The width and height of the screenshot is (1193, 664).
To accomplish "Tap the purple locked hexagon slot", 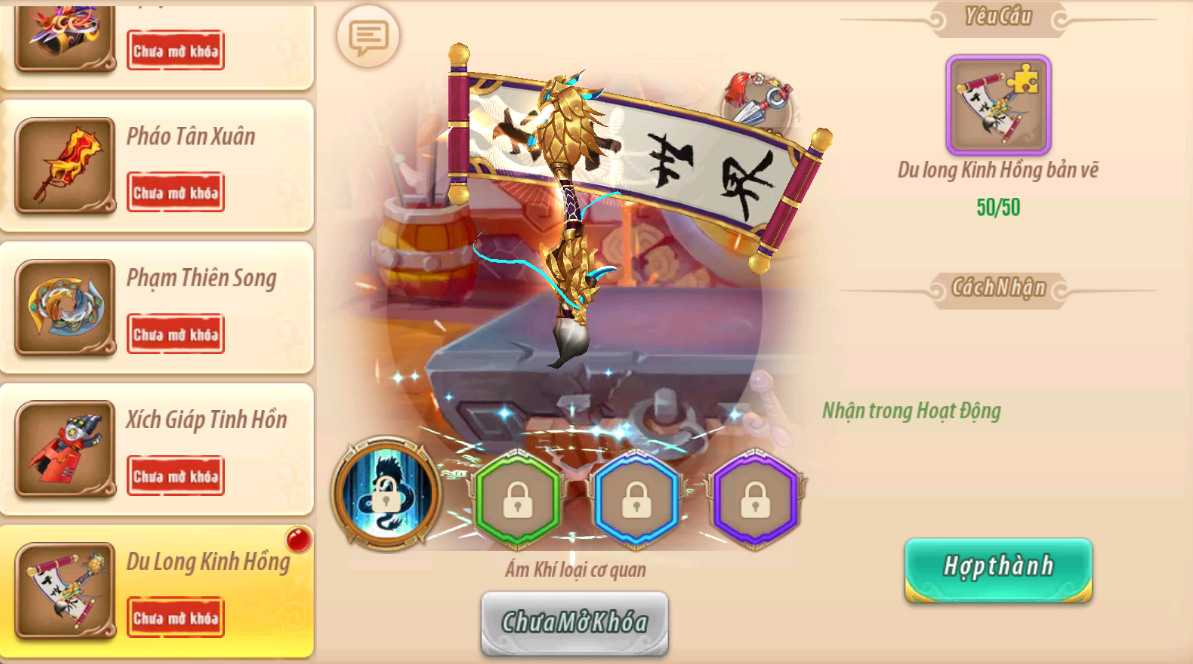I will tap(755, 499).
